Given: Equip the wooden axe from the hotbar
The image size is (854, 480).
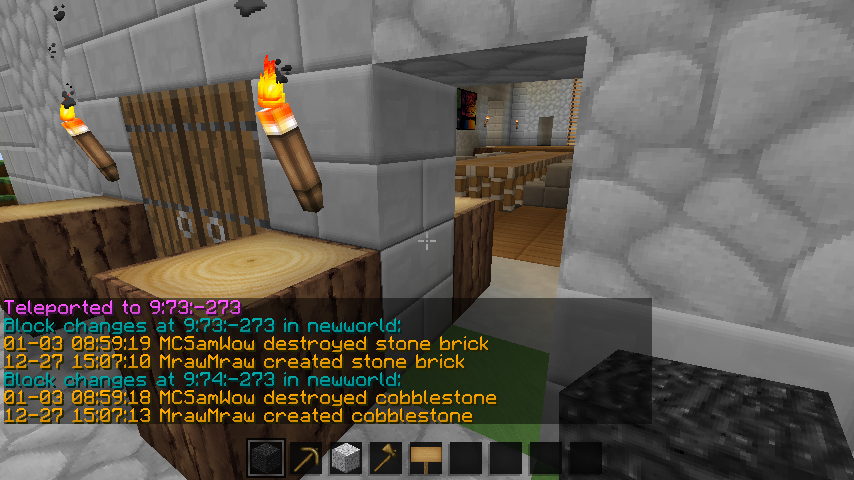Looking at the screenshot, I should click(x=386, y=459).
